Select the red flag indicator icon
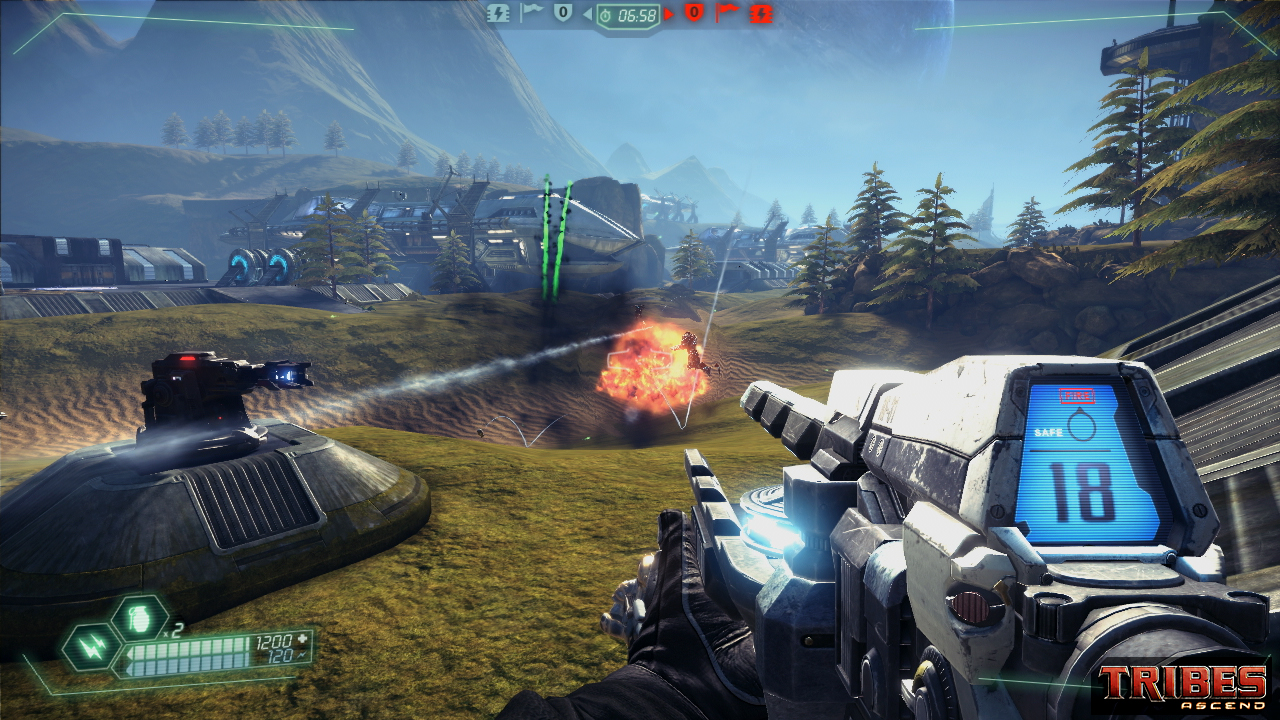The width and height of the screenshot is (1280, 720). click(x=728, y=13)
